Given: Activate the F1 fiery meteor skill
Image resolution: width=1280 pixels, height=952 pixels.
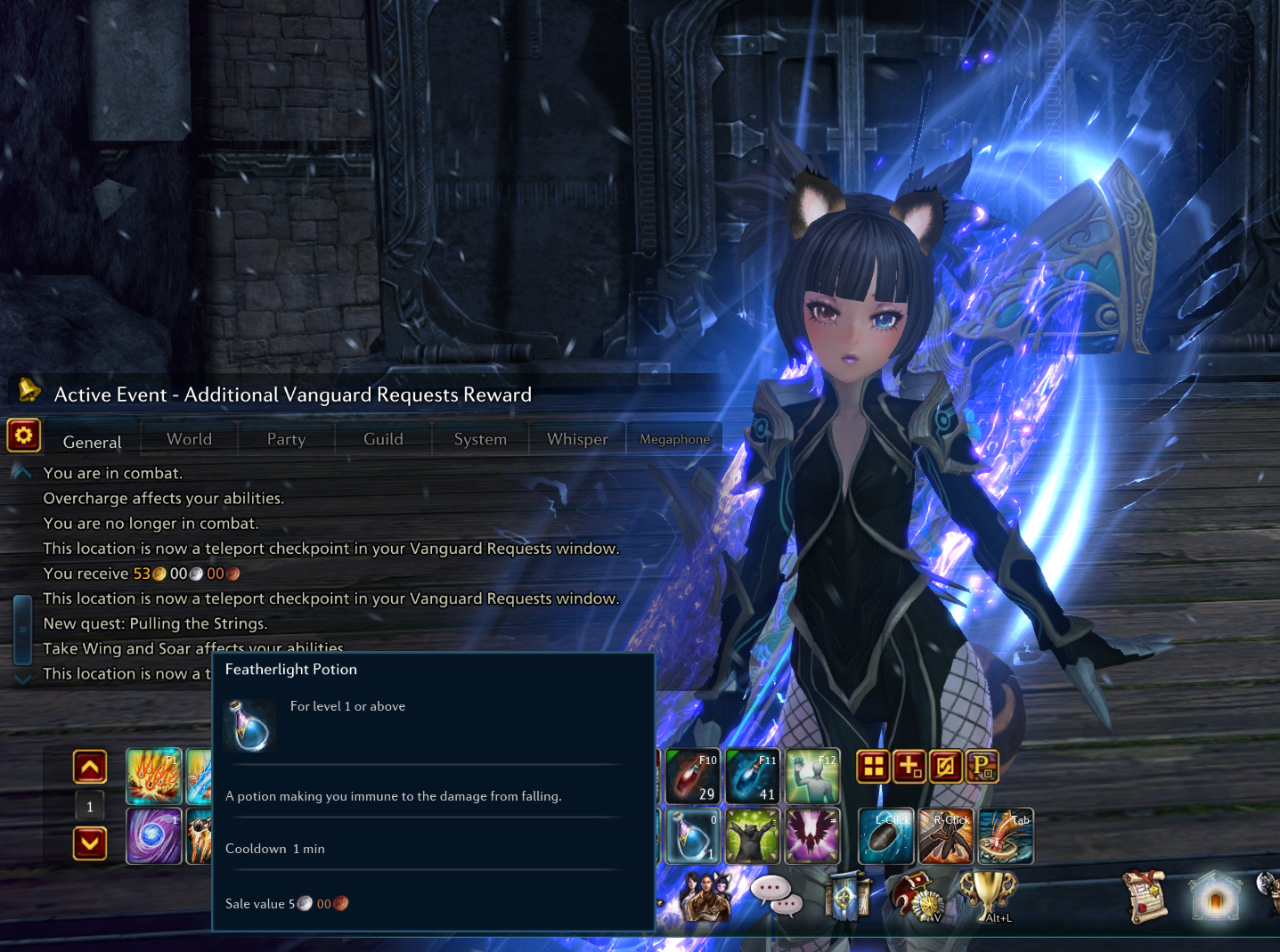Looking at the screenshot, I should click(x=153, y=777).
